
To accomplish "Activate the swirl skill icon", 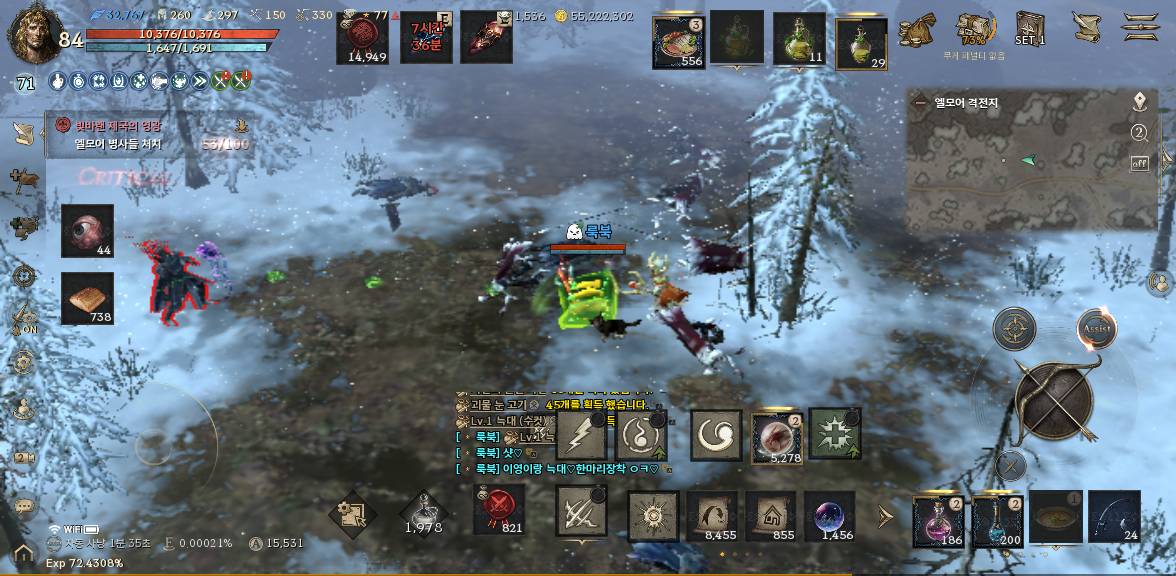I will tap(716, 435).
